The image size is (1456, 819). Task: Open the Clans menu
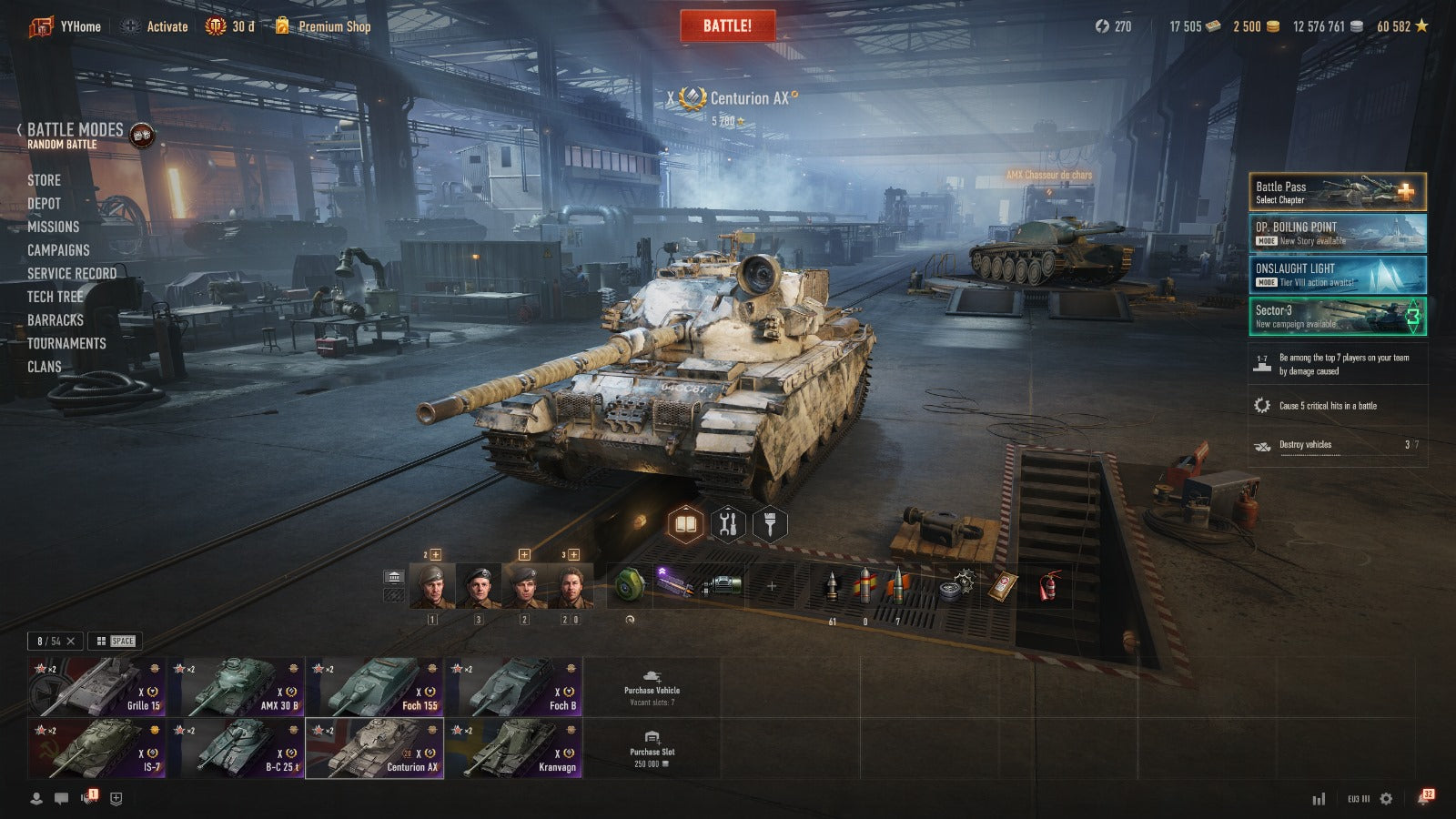44,367
